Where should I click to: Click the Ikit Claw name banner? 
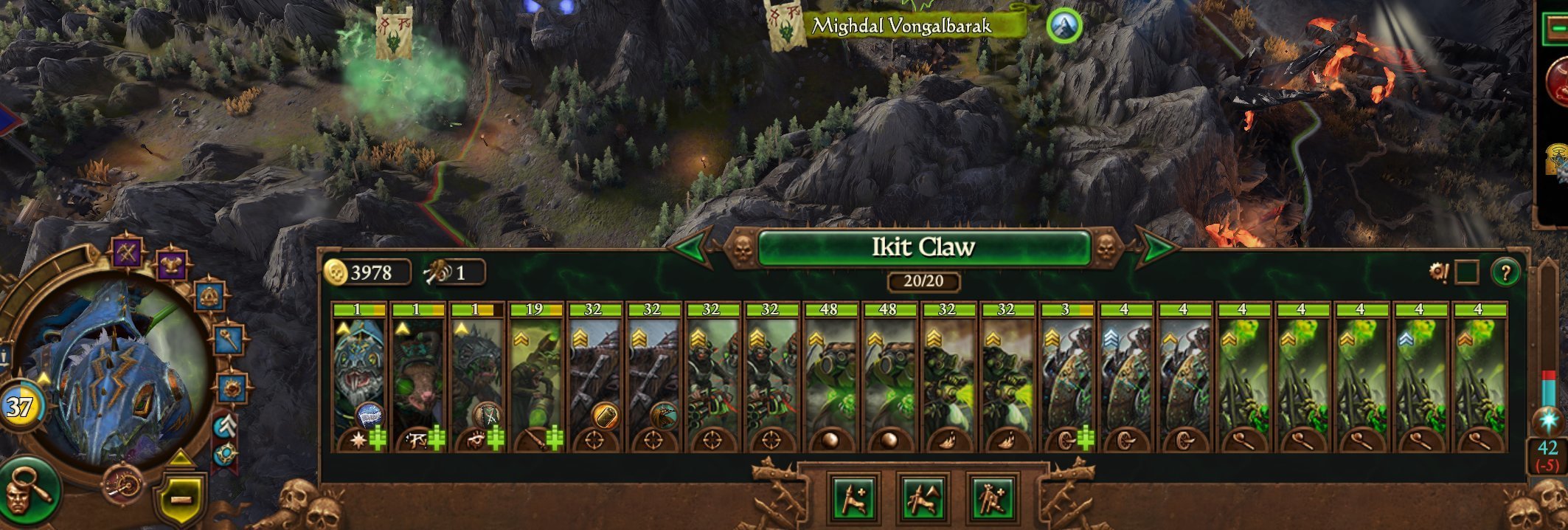coord(923,247)
